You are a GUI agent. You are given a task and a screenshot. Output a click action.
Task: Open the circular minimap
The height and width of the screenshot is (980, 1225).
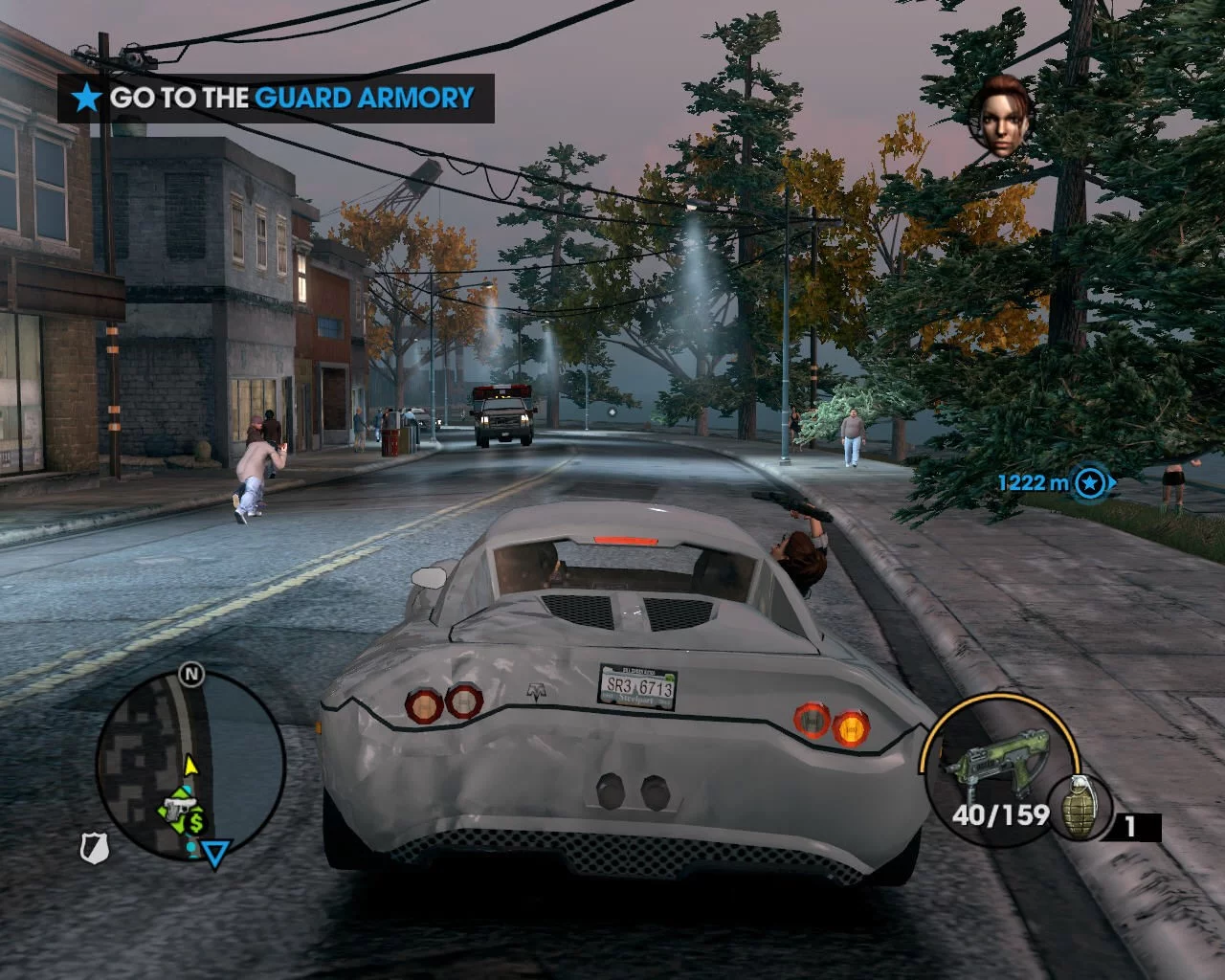pyautogui.click(x=190, y=763)
